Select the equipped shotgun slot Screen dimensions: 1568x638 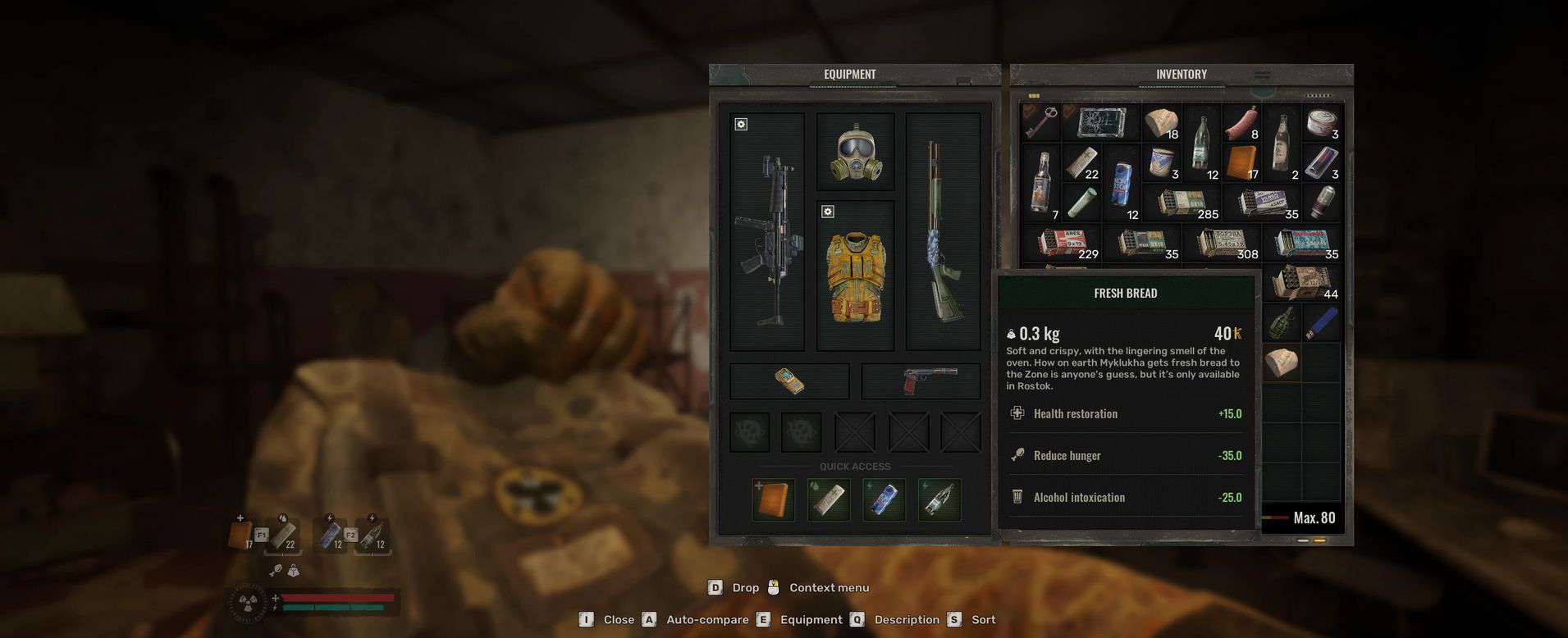942,232
